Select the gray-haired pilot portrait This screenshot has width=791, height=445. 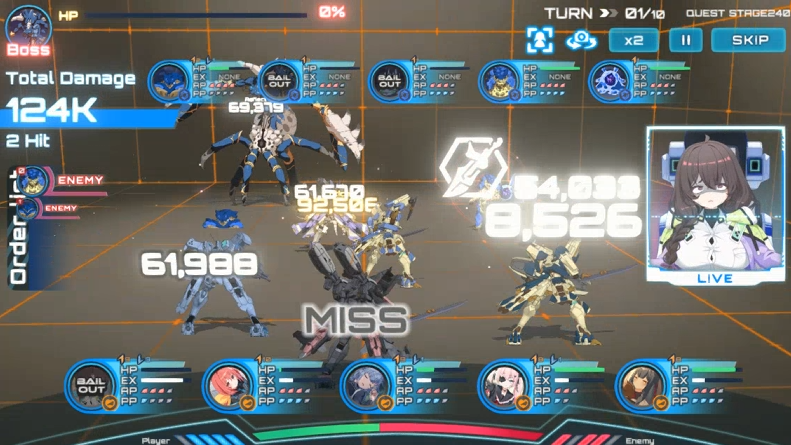tap(365, 386)
